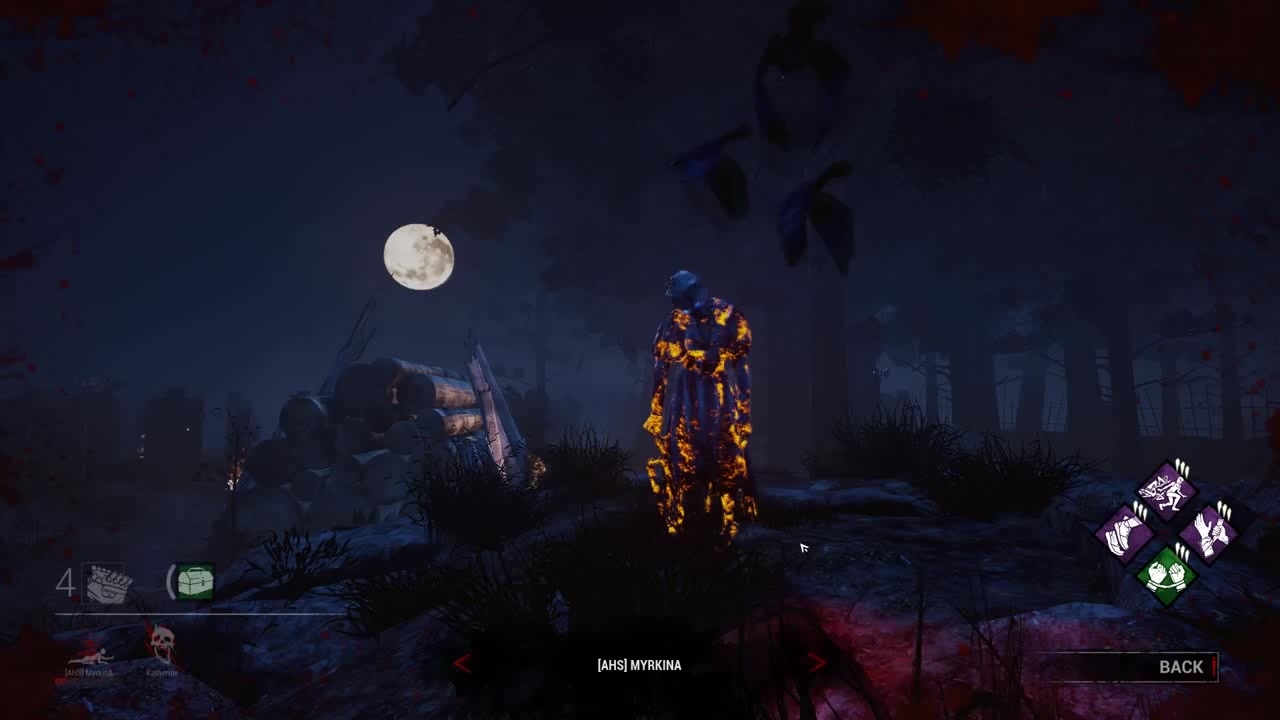Image resolution: width=1280 pixels, height=720 pixels.
Task: Click the [AHS] MYRKINA nameplate
Action: coord(640,665)
